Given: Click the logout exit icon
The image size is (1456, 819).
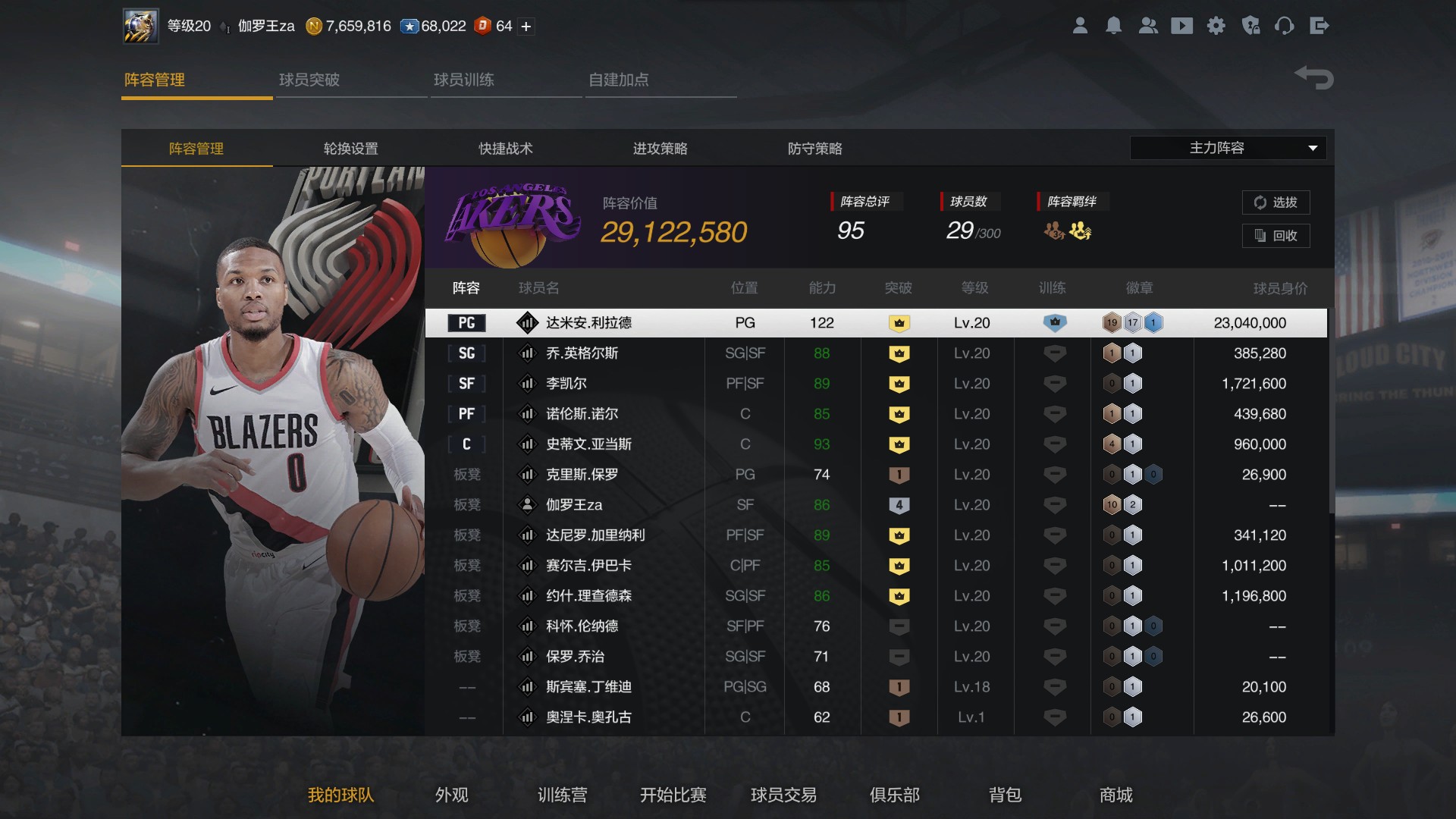Looking at the screenshot, I should pos(1319,25).
